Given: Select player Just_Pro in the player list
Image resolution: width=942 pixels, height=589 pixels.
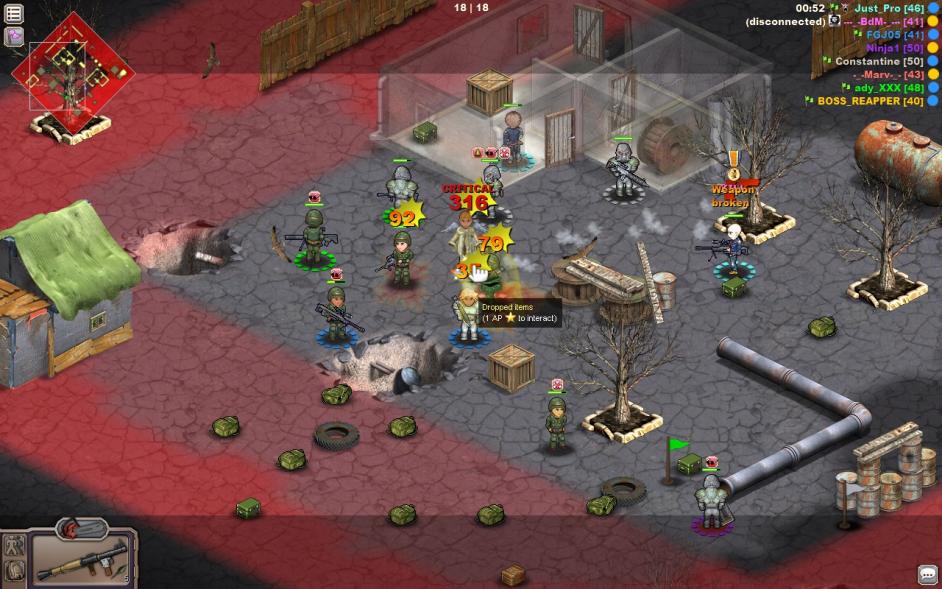Looking at the screenshot, I should pos(878,8).
